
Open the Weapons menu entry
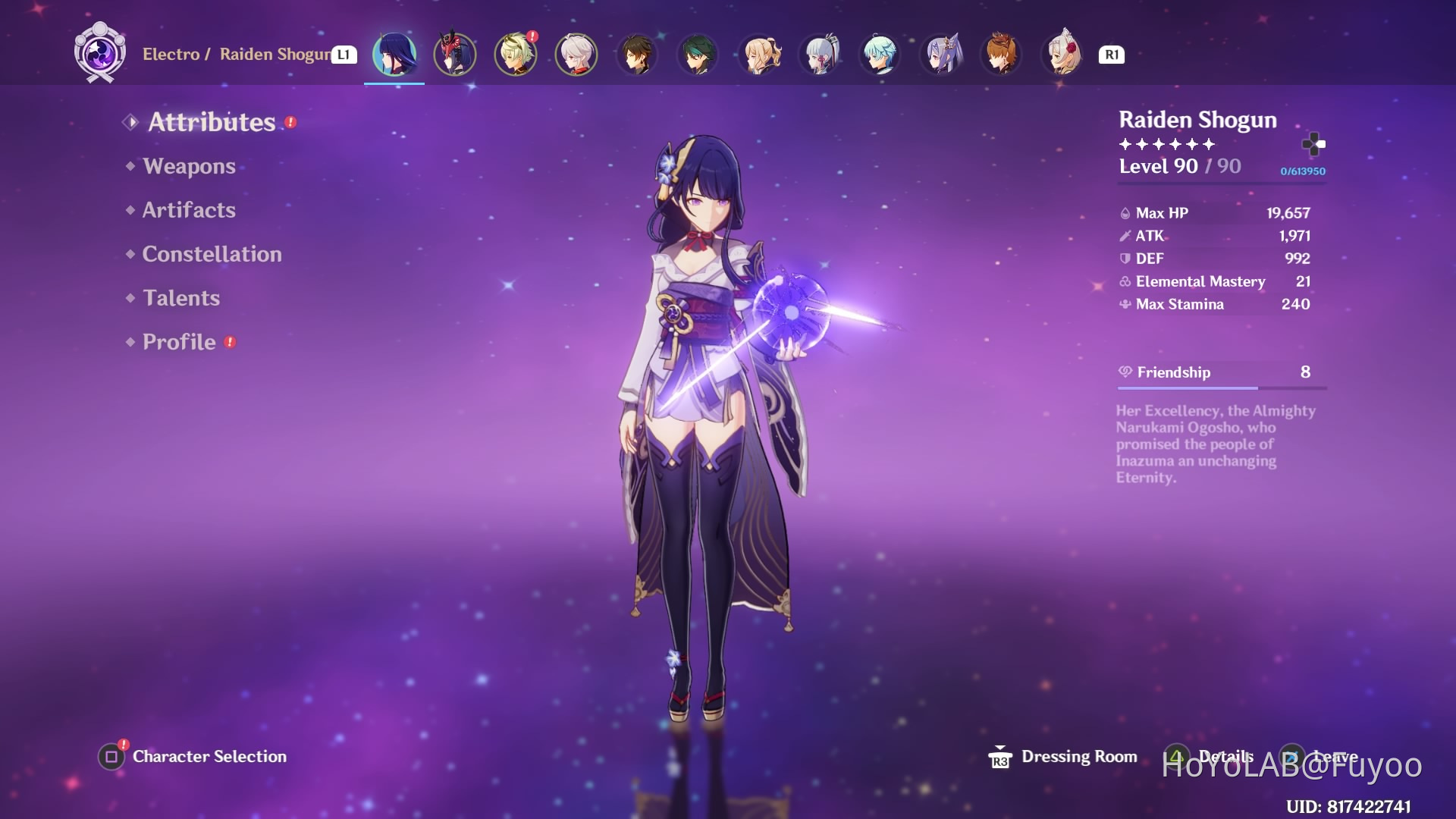click(x=189, y=166)
